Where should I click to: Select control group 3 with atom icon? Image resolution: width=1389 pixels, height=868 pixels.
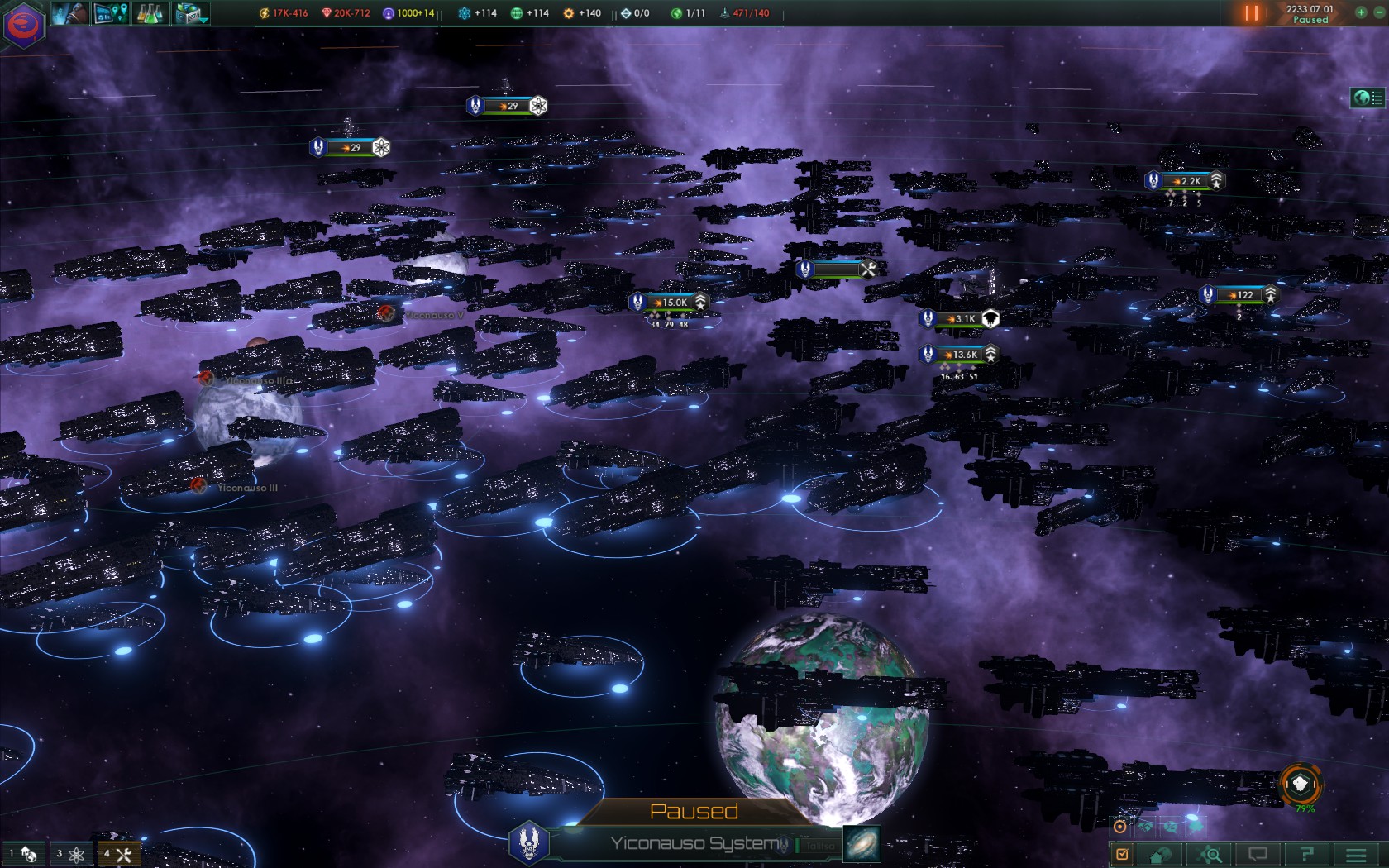point(70,854)
